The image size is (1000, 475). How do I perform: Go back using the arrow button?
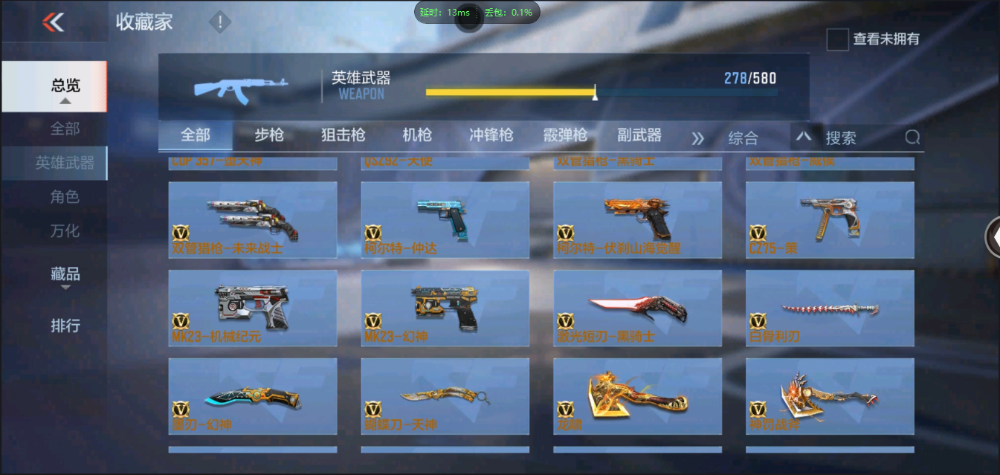coord(53,22)
